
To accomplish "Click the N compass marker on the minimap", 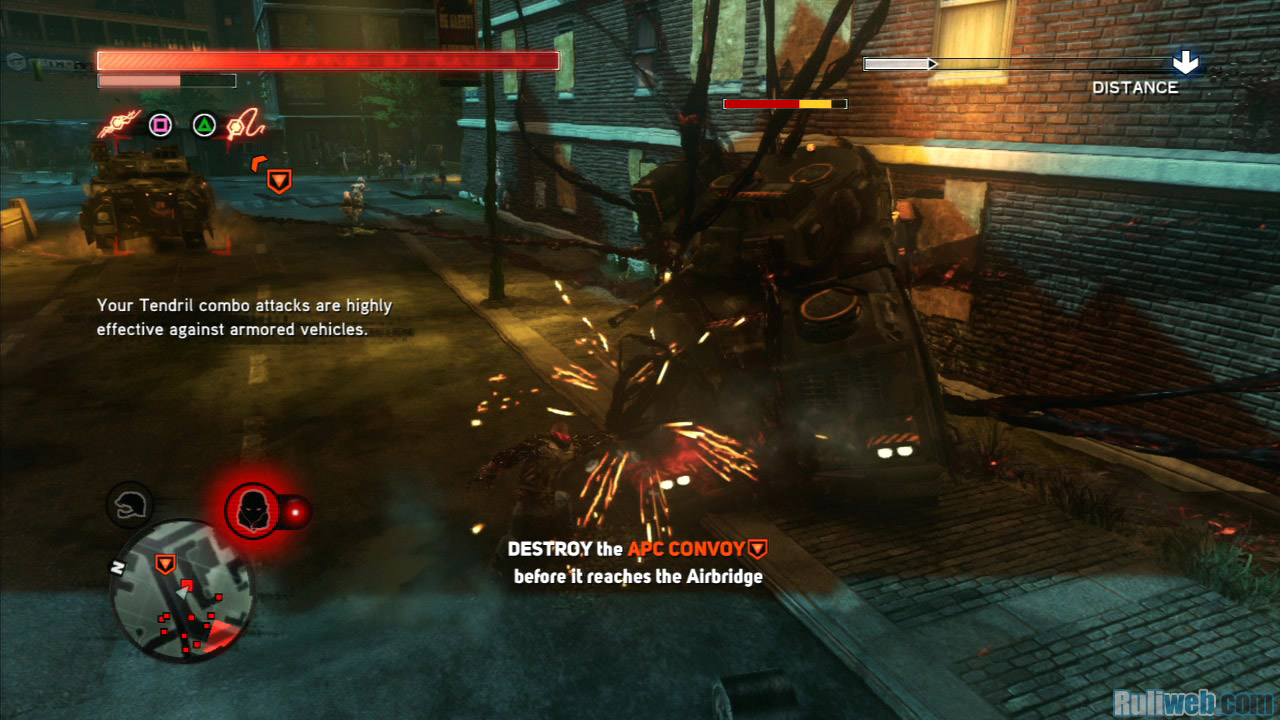I will [117, 567].
